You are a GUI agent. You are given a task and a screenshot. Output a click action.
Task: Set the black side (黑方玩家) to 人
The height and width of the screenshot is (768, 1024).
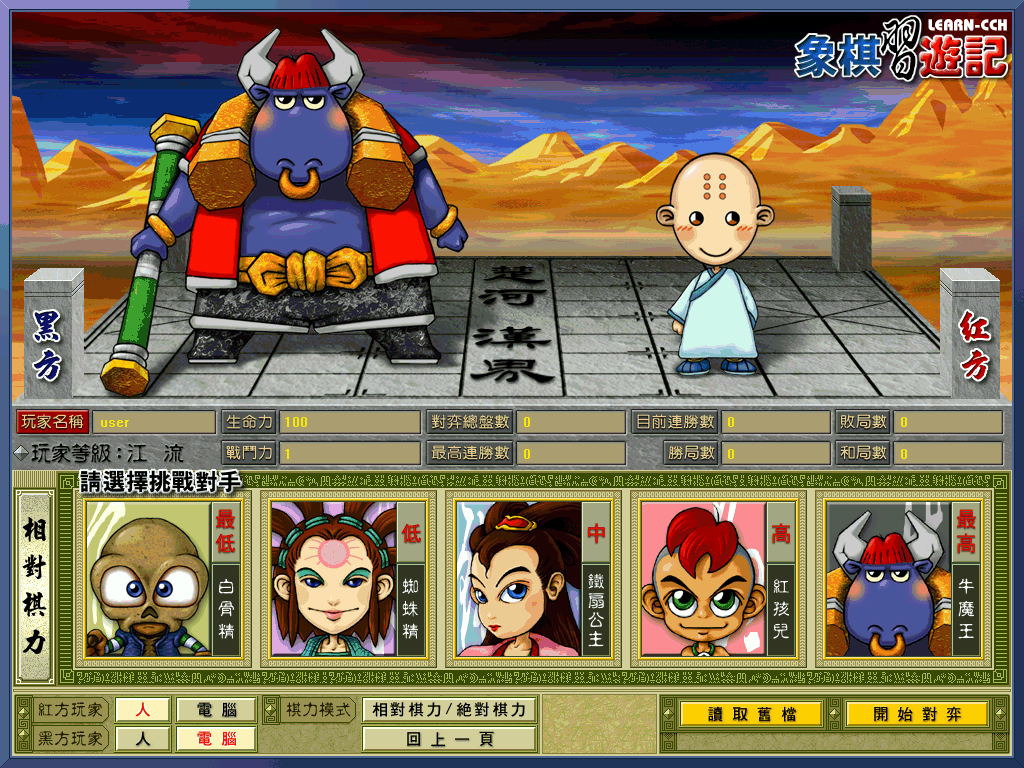click(x=142, y=739)
